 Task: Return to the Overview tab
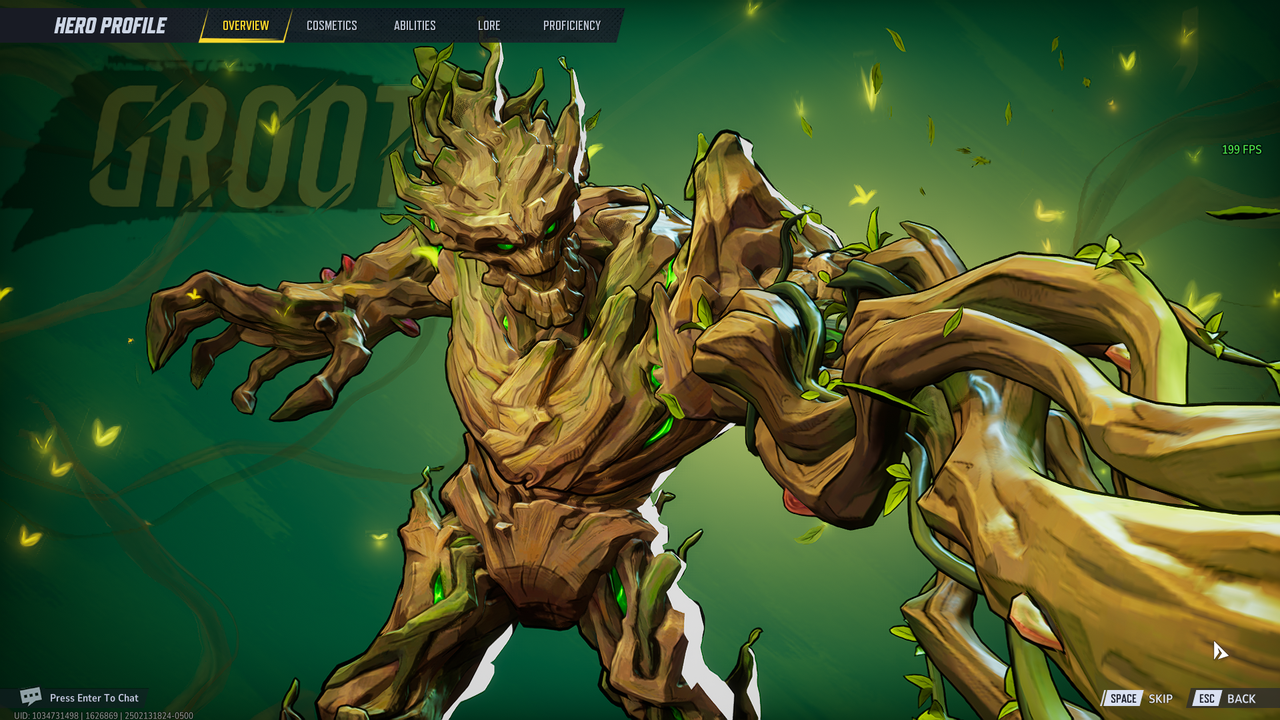(x=245, y=25)
